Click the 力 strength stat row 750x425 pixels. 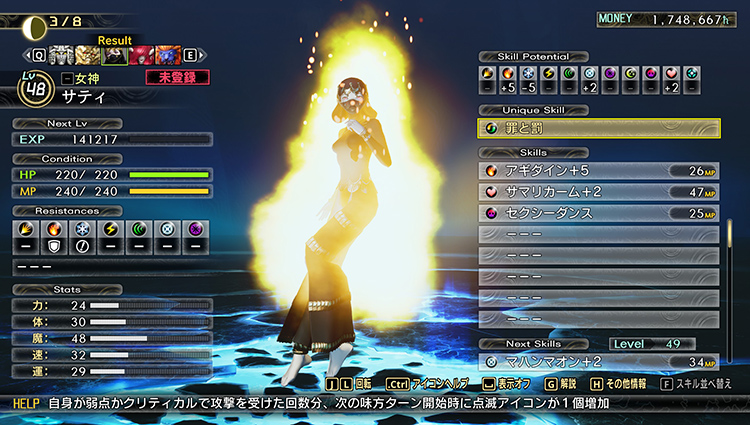pos(112,305)
